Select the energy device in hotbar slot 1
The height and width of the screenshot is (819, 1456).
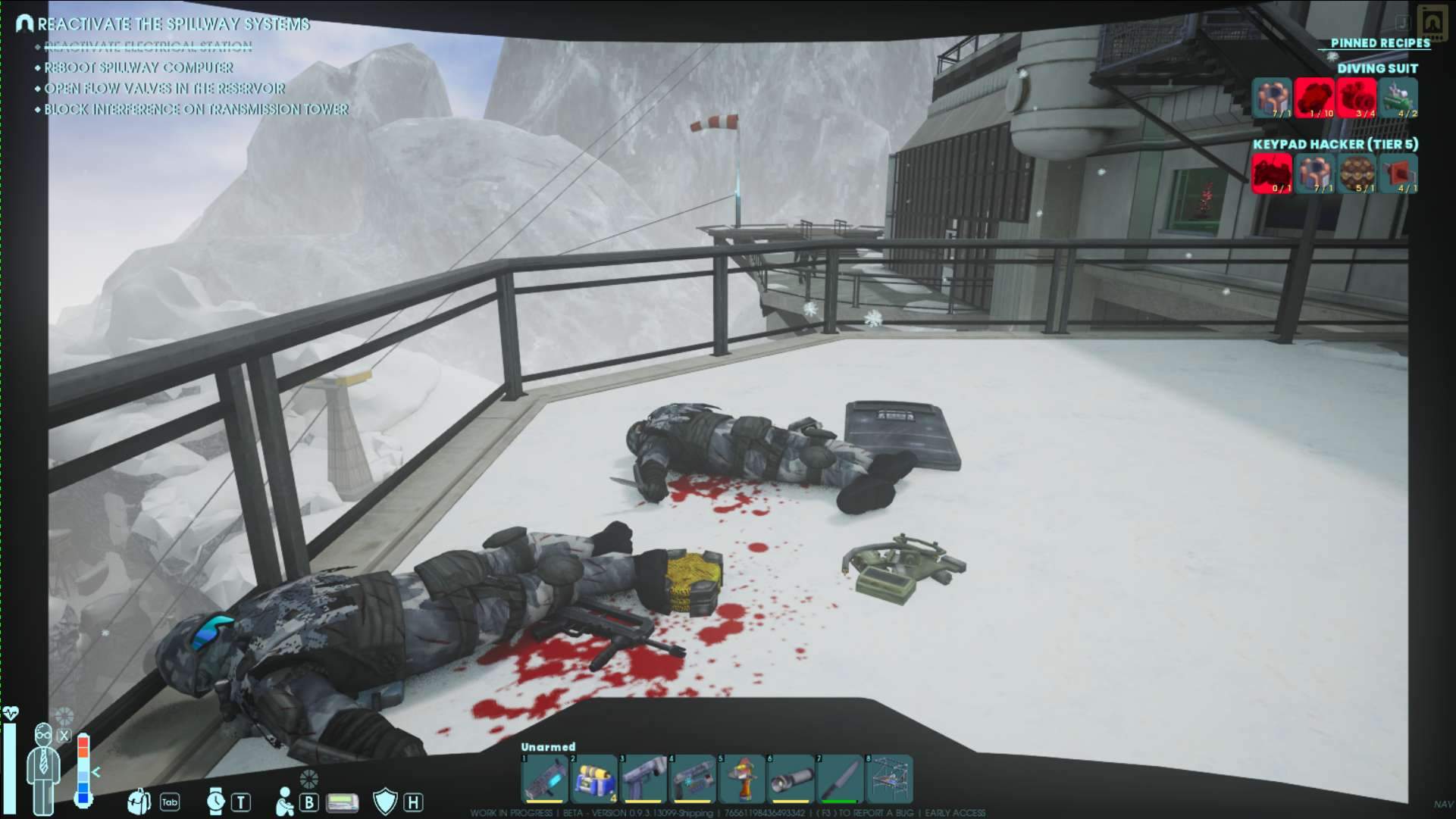coord(544,779)
